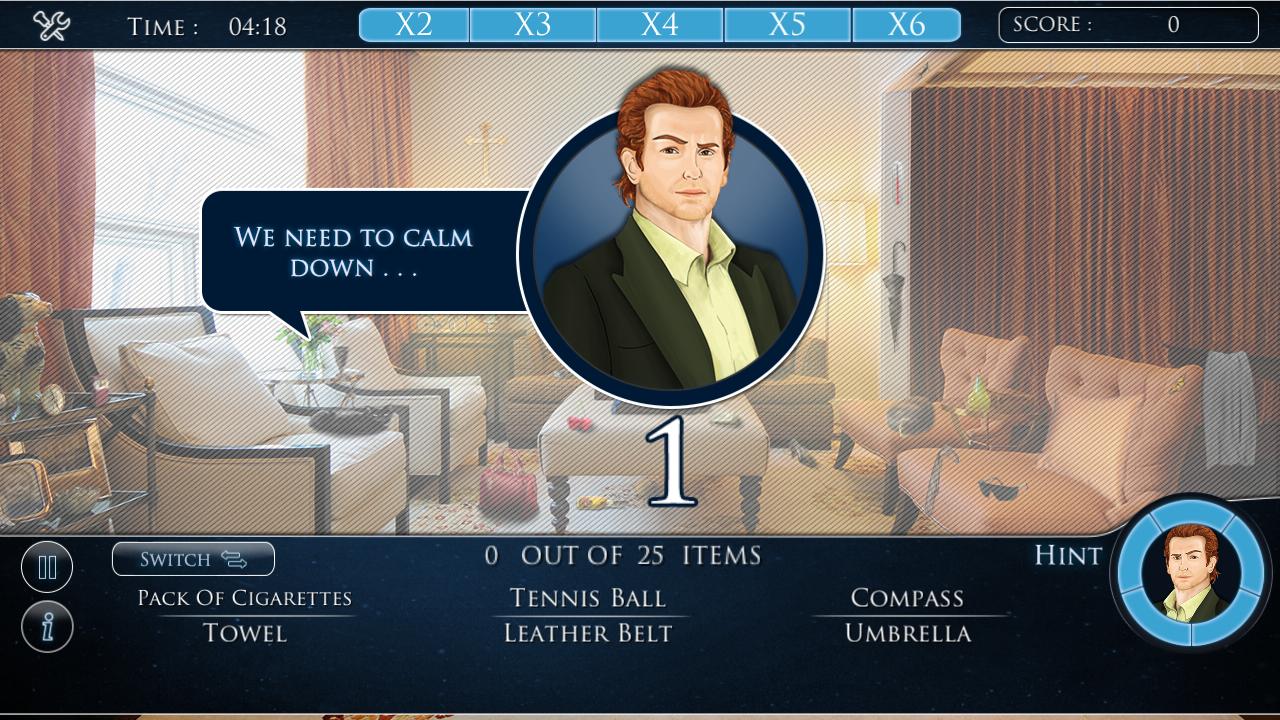Viewport: 1280px width, 720px height.
Task: Pause the game with the pause icon
Action: click(47, 566)
